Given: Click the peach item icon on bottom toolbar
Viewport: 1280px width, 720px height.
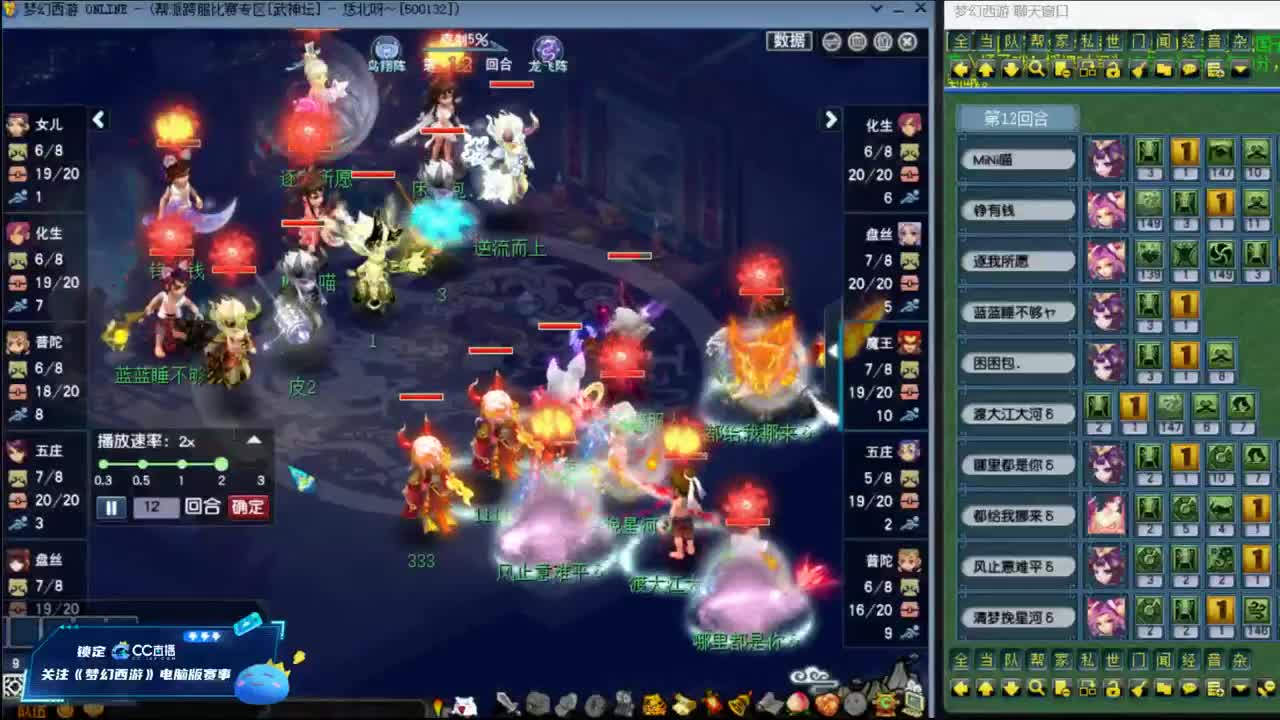Looking at the screenshot, I should click(x=797, y=701).
